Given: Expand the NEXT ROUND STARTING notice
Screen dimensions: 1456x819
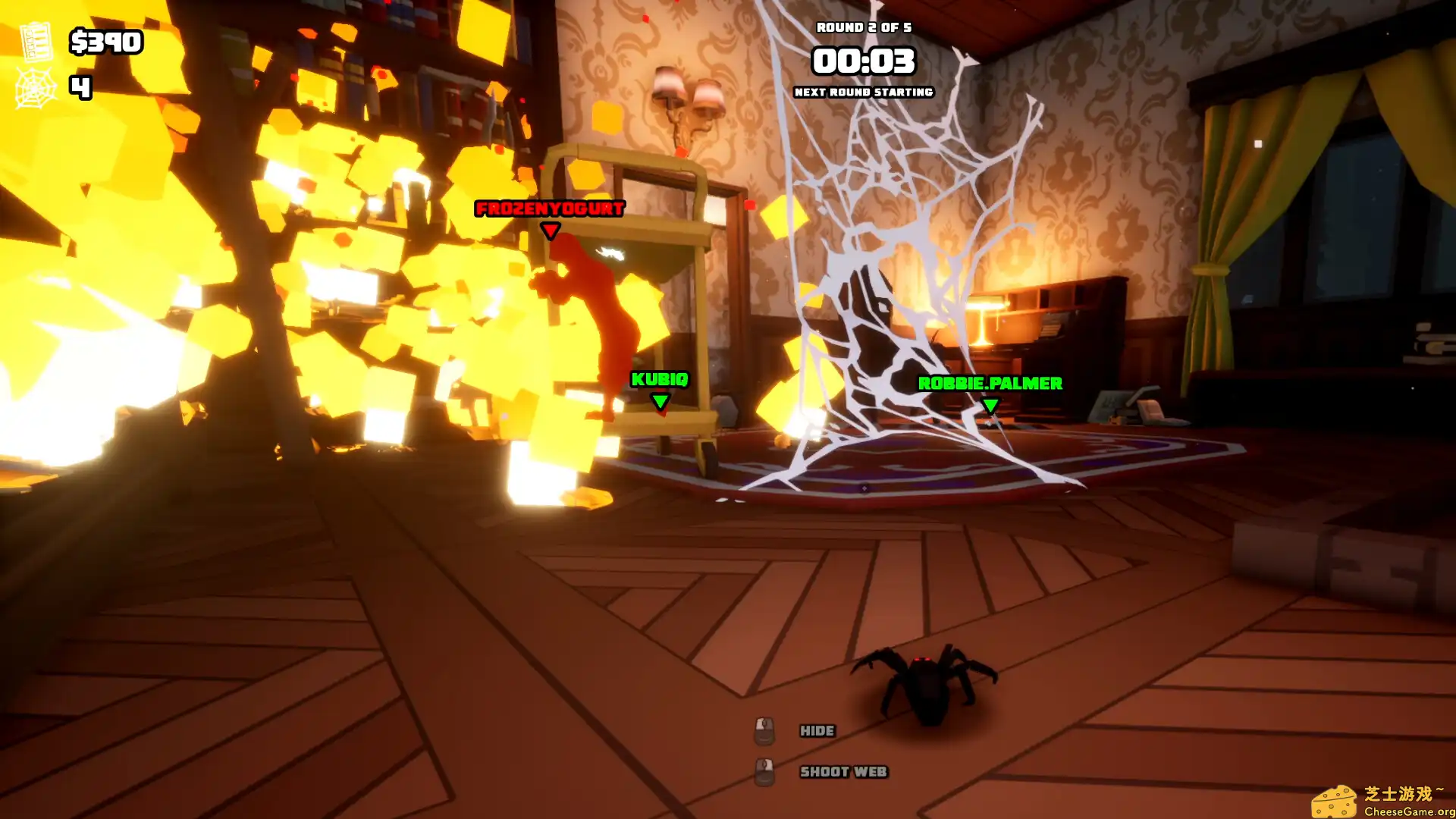Looking at the screenshot, I should pos(863,92).
